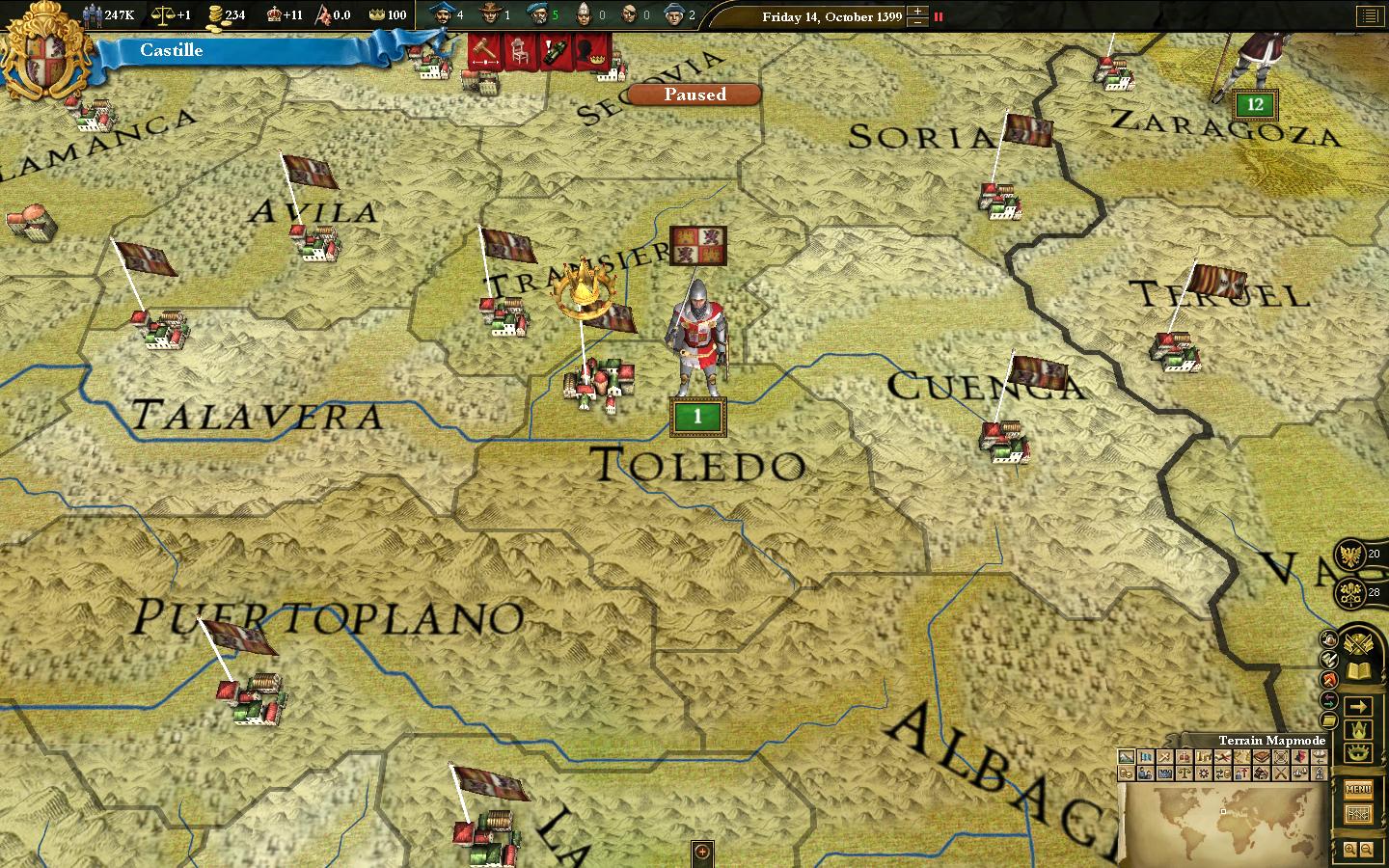Select the cannon alert banner
Image resolution: width=1389 pixels, height=868 pixels.
[554, 50]
